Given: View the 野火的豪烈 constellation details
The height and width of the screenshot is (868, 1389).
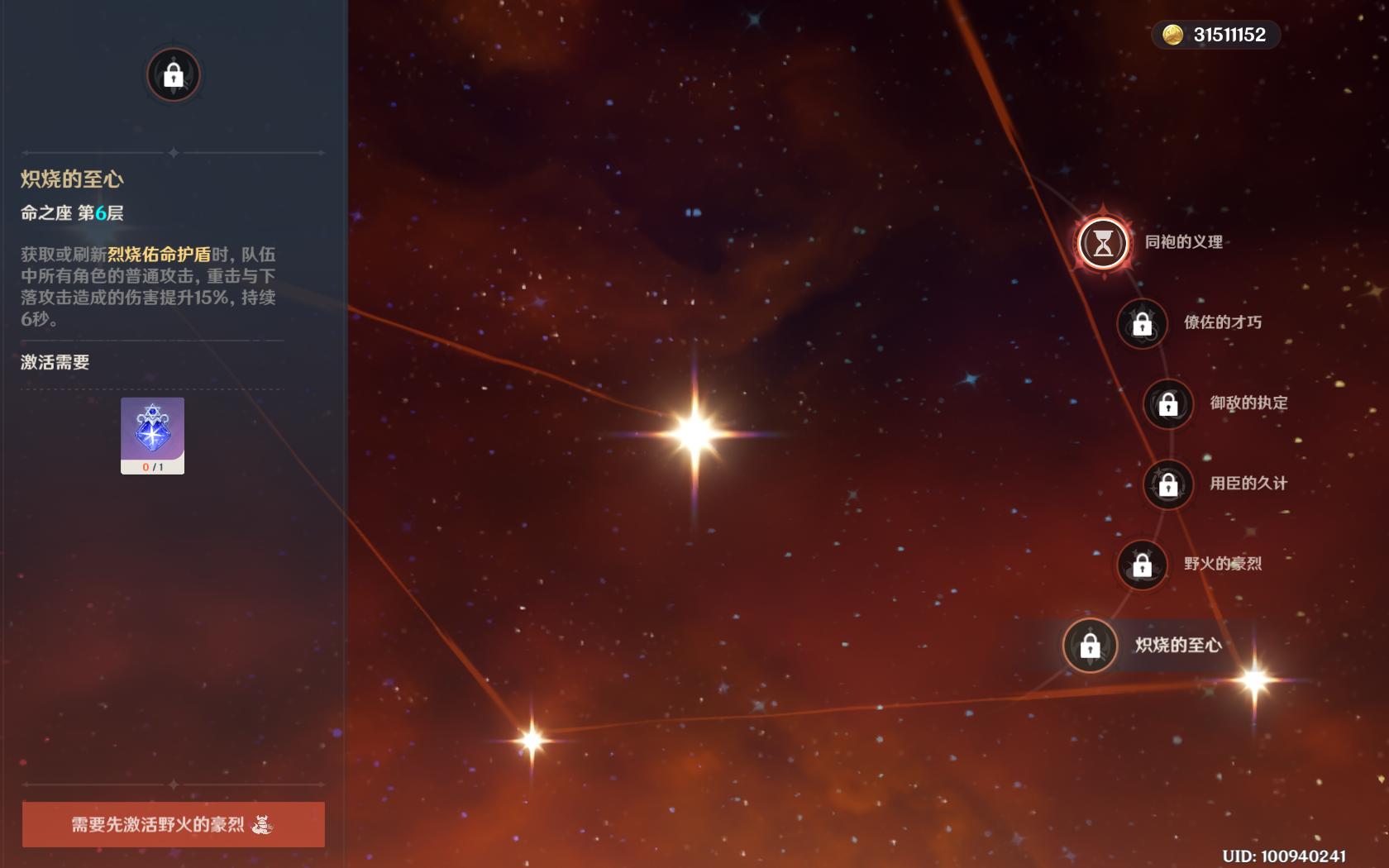Looking at the screenshot, I should click(1142, 565).
